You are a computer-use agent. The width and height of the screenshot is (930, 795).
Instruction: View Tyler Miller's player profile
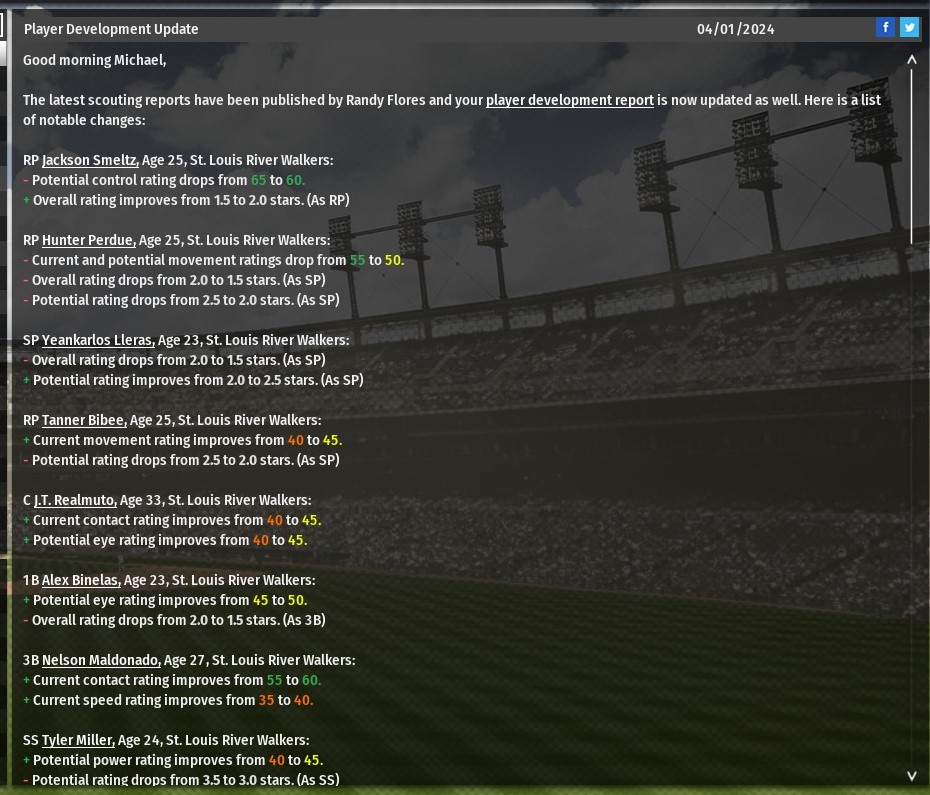78,740
